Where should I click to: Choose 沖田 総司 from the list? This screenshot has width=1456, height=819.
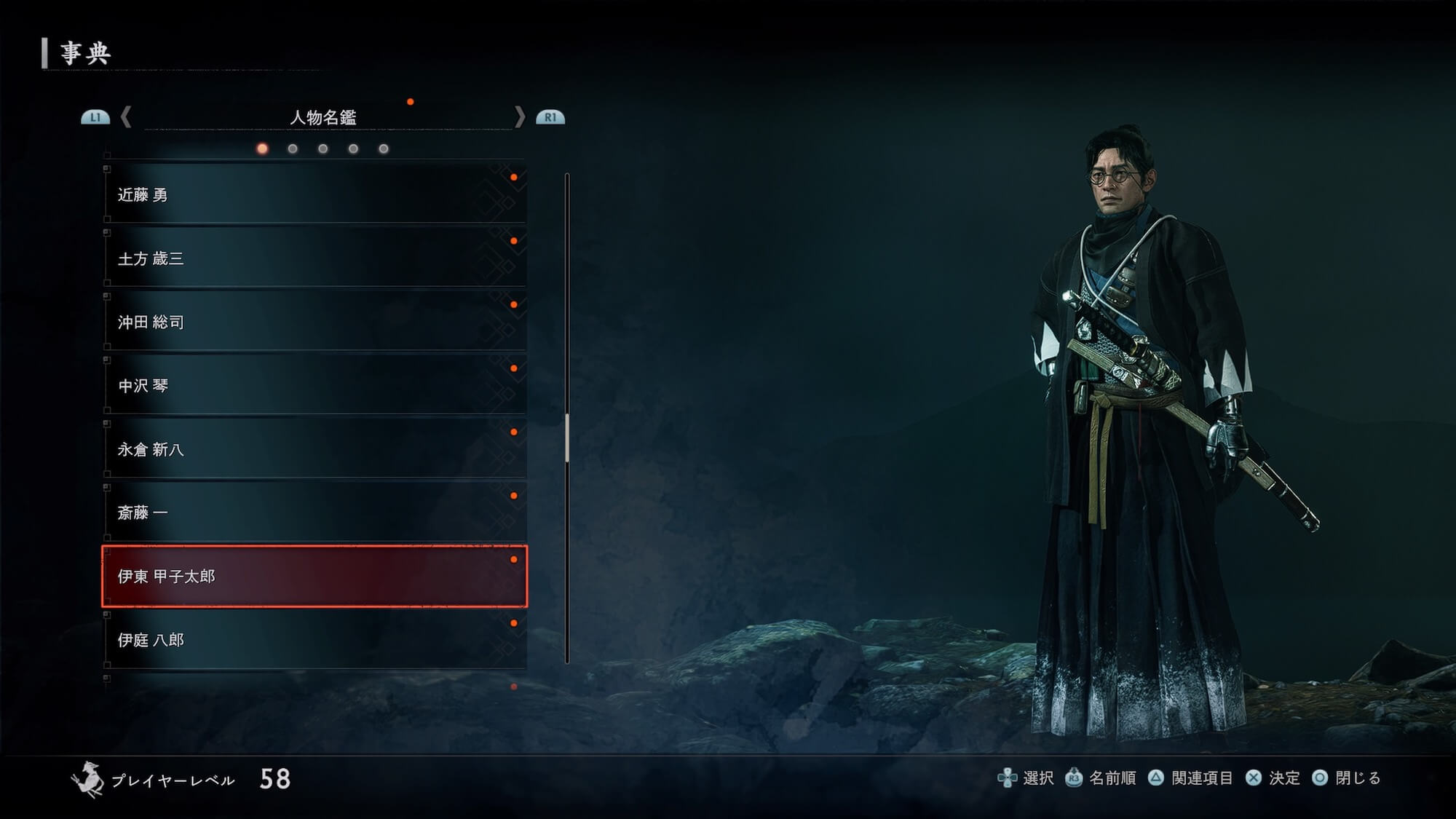click(314, 322)
